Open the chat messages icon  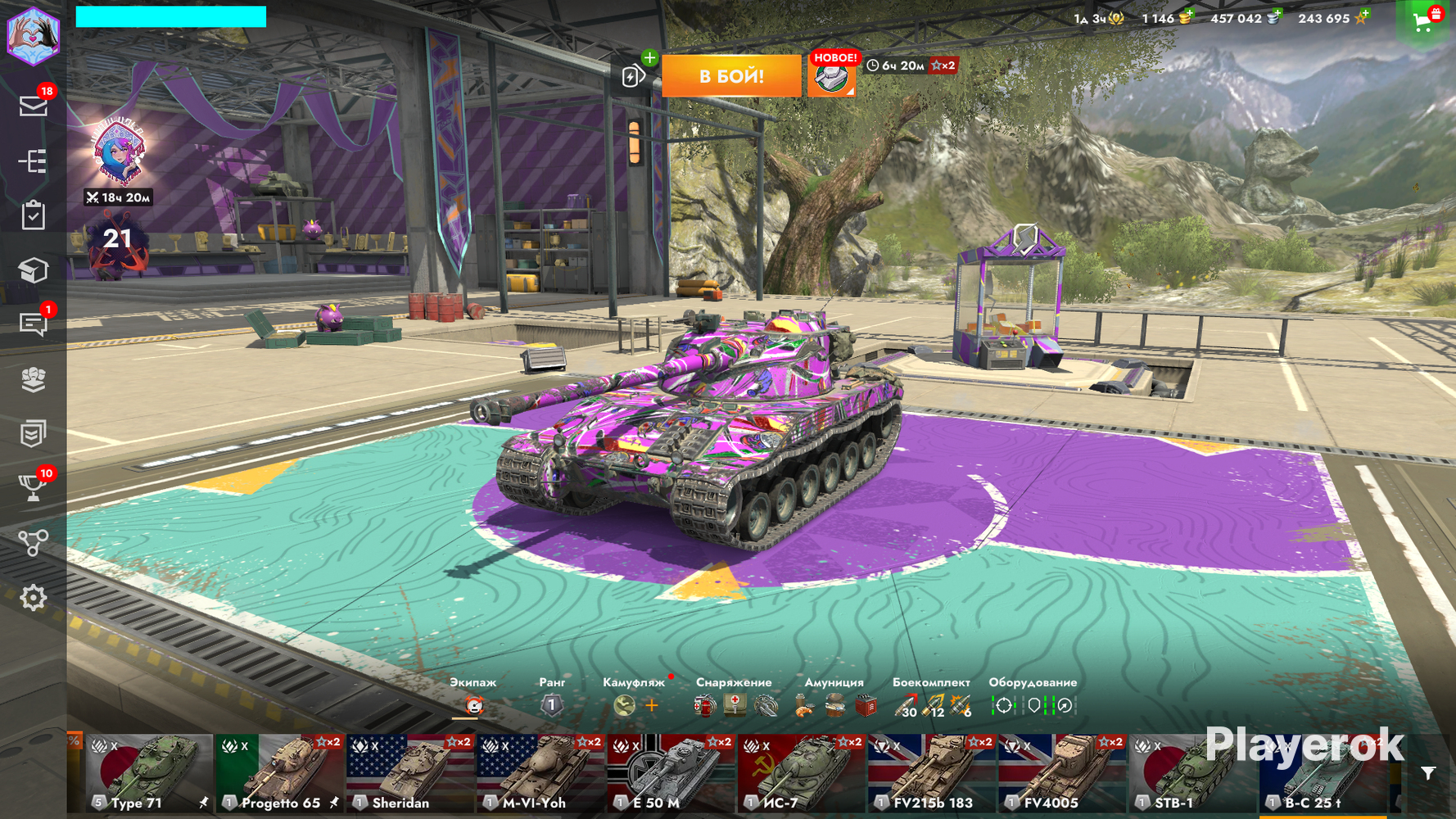(x=33, y=324)
